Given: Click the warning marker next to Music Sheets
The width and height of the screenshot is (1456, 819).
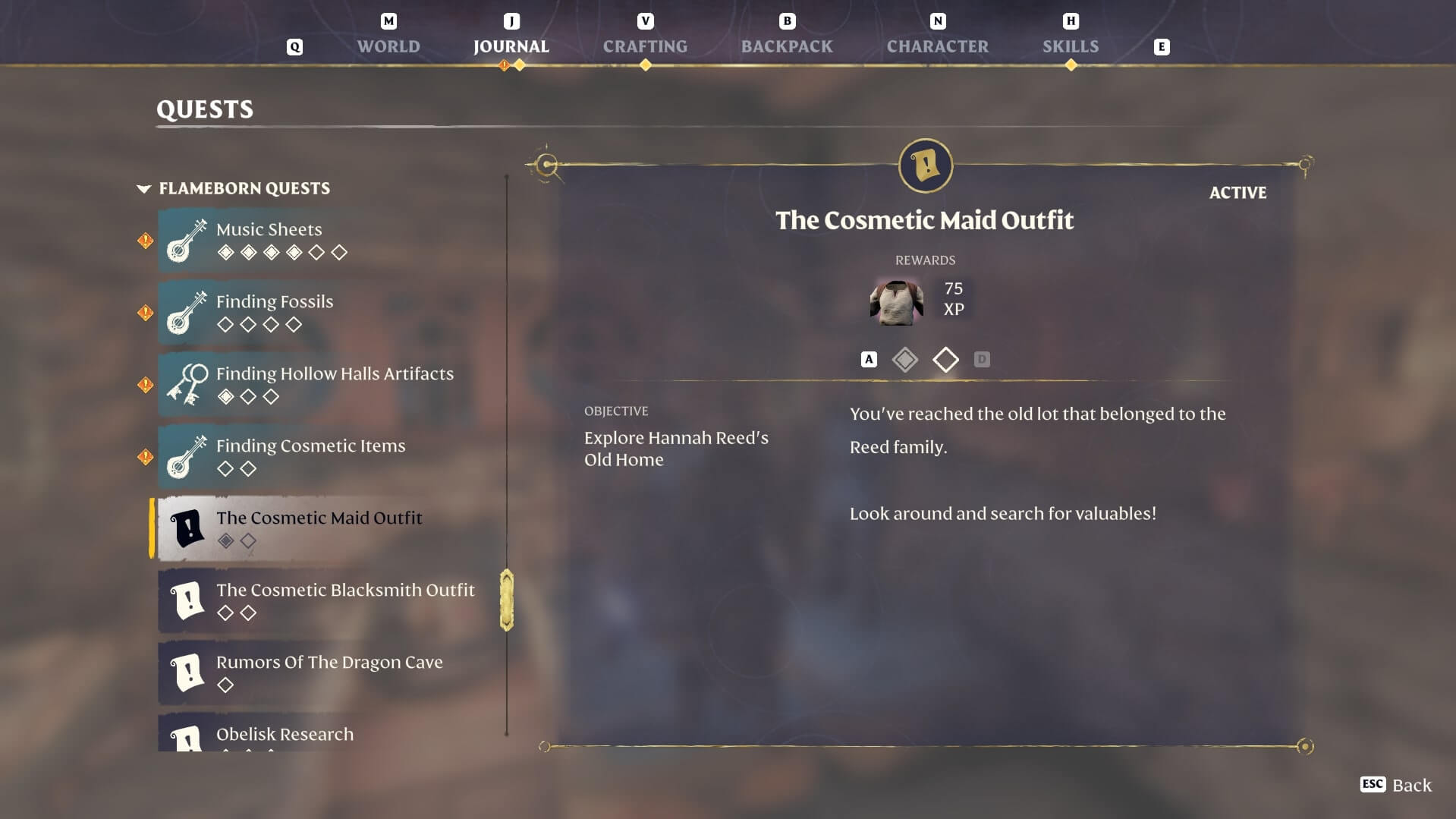Looking at the screenshot, I should pyautogui.click(x=144, y=240).
